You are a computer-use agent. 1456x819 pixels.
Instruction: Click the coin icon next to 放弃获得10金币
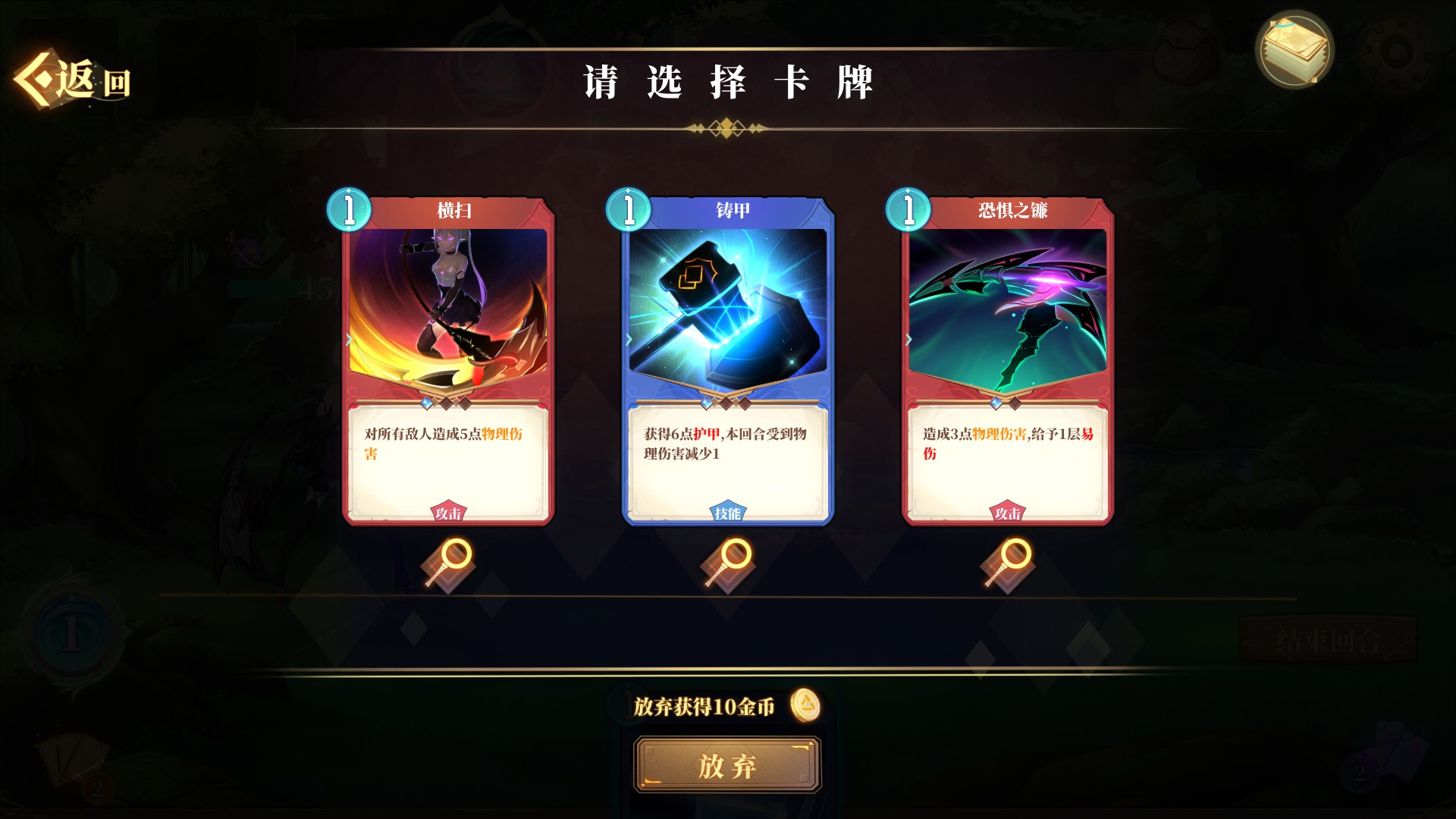[x=806, y=704]
